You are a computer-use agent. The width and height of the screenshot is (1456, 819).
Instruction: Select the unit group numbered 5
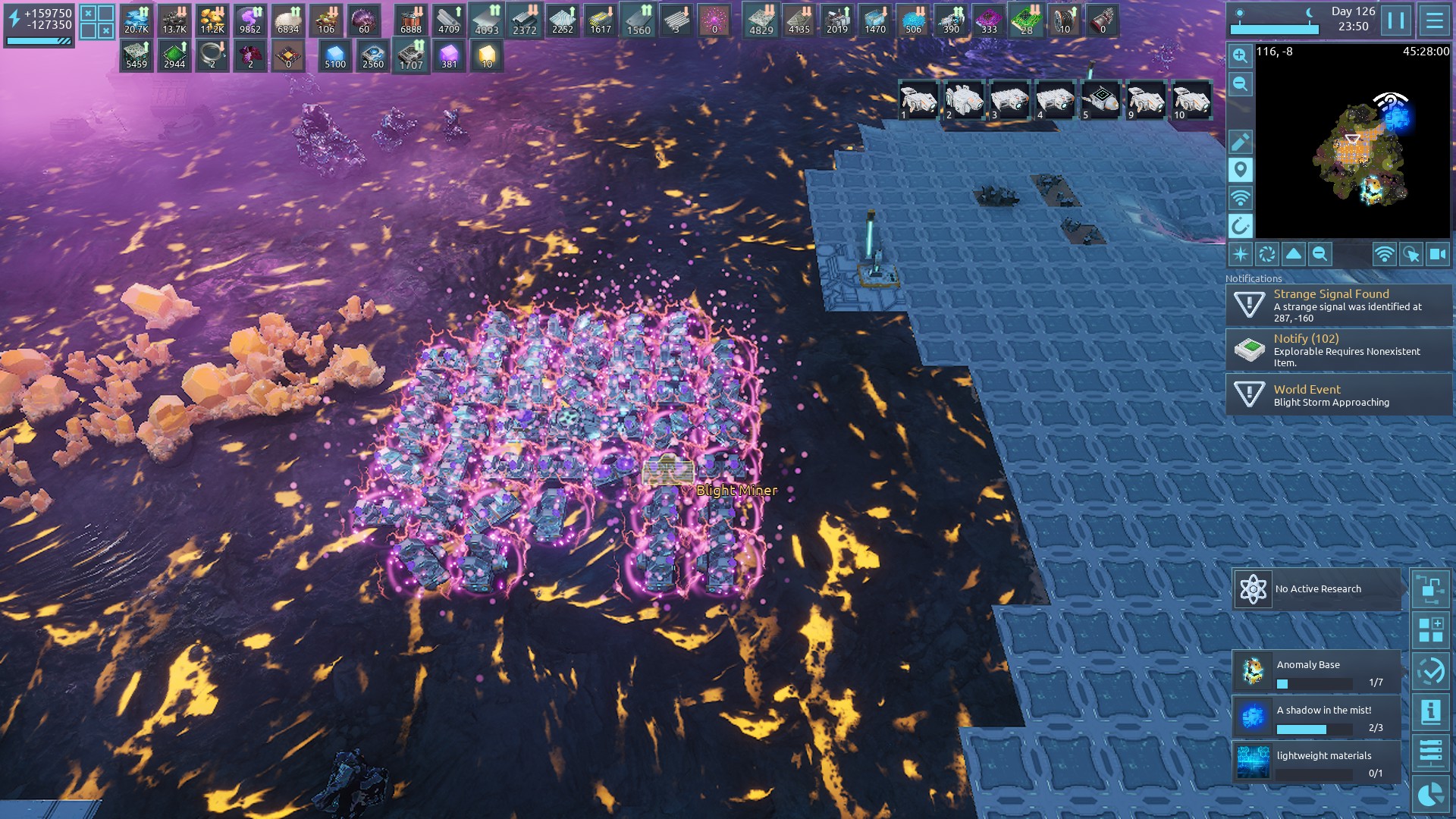coord(1100,100)
